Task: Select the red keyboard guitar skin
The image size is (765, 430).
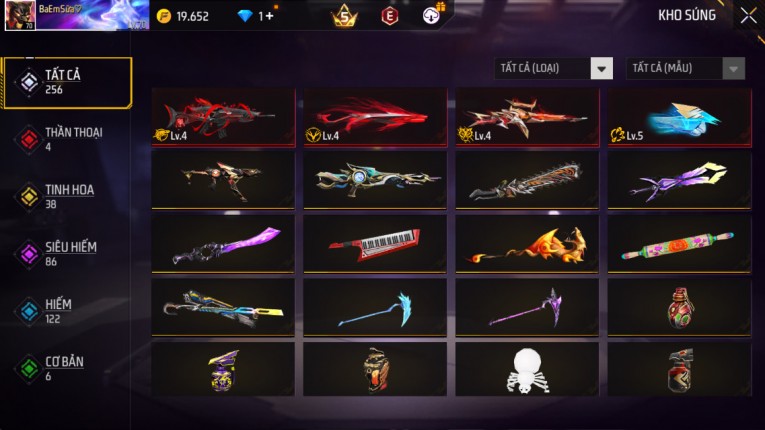Action: [x=375, y=244]
